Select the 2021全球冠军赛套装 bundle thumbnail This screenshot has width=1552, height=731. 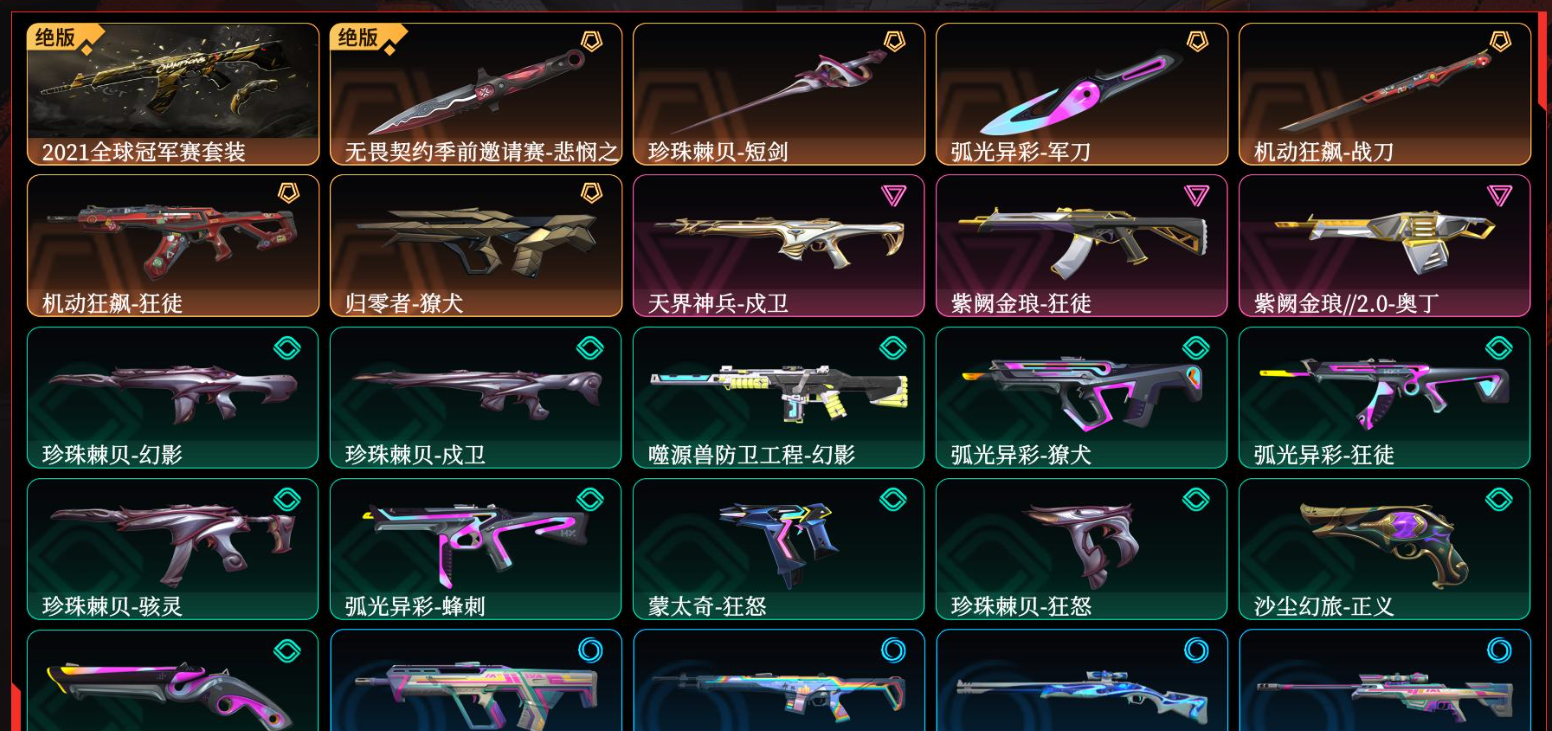pyautogui.click(x=172, y=90)
